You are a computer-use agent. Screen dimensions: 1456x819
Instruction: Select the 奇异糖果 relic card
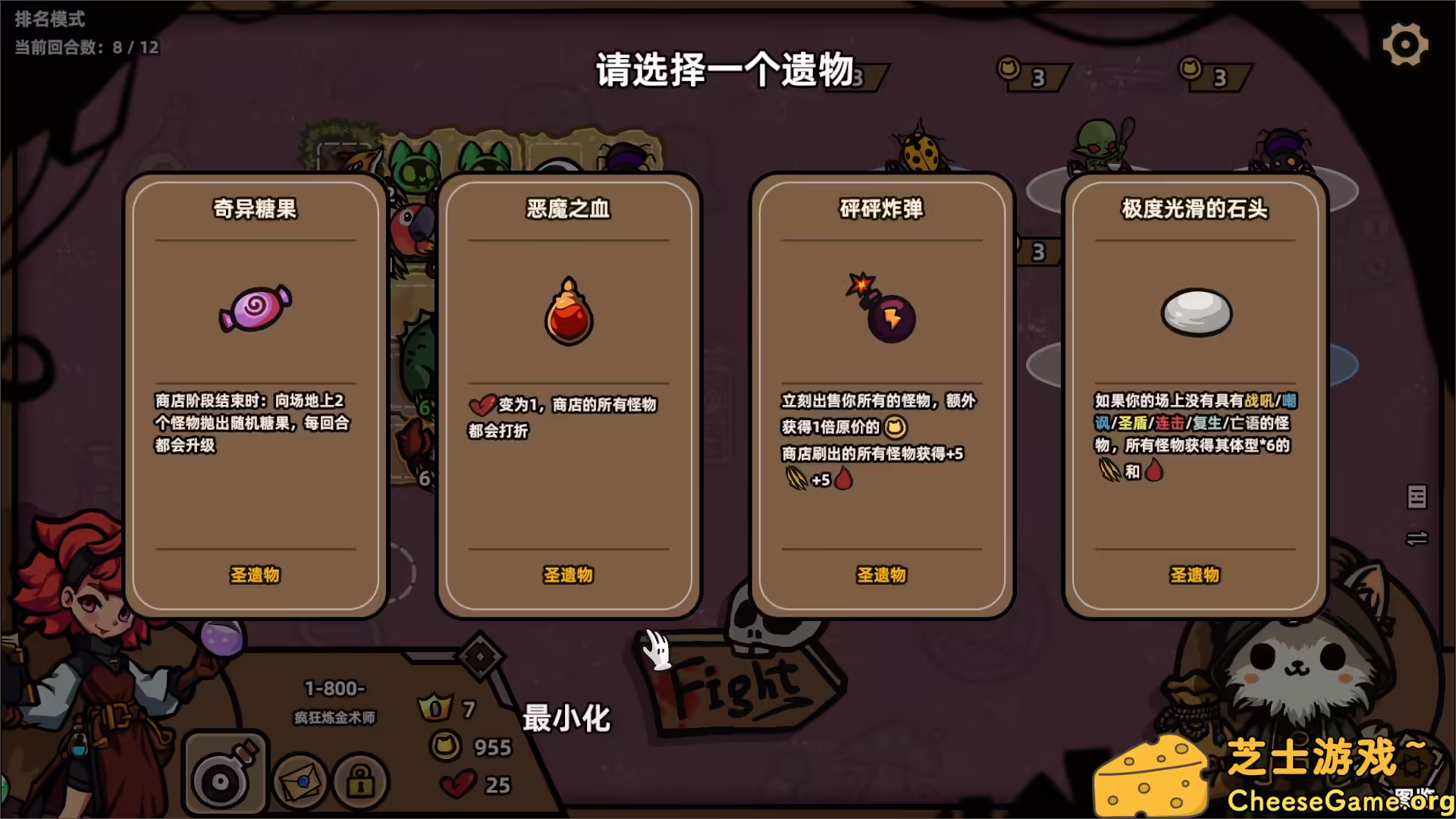pyautogui.click(x=255, y=394)
